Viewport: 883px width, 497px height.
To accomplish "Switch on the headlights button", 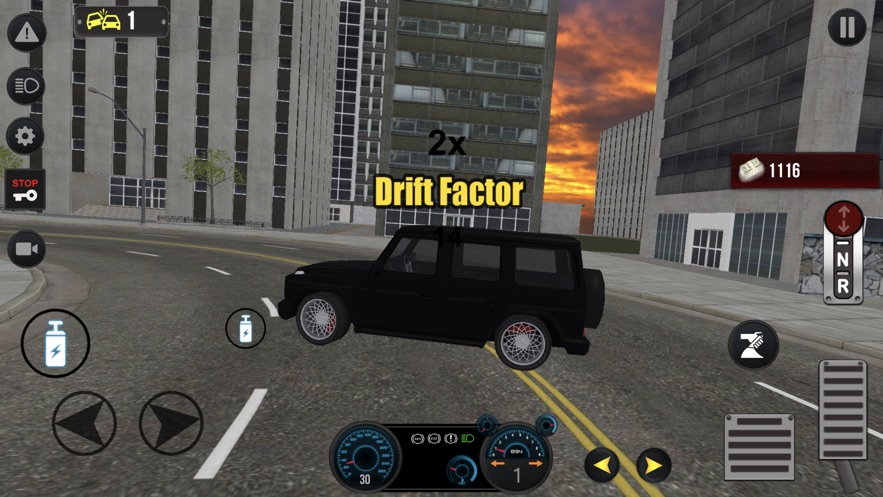I will (26, 85).
